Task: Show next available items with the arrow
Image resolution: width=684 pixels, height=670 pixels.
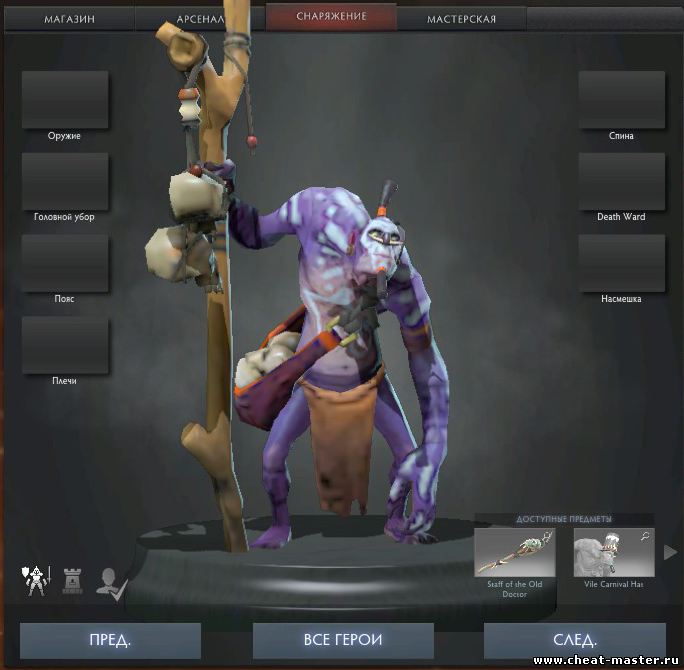Action: tap(671, 552)
